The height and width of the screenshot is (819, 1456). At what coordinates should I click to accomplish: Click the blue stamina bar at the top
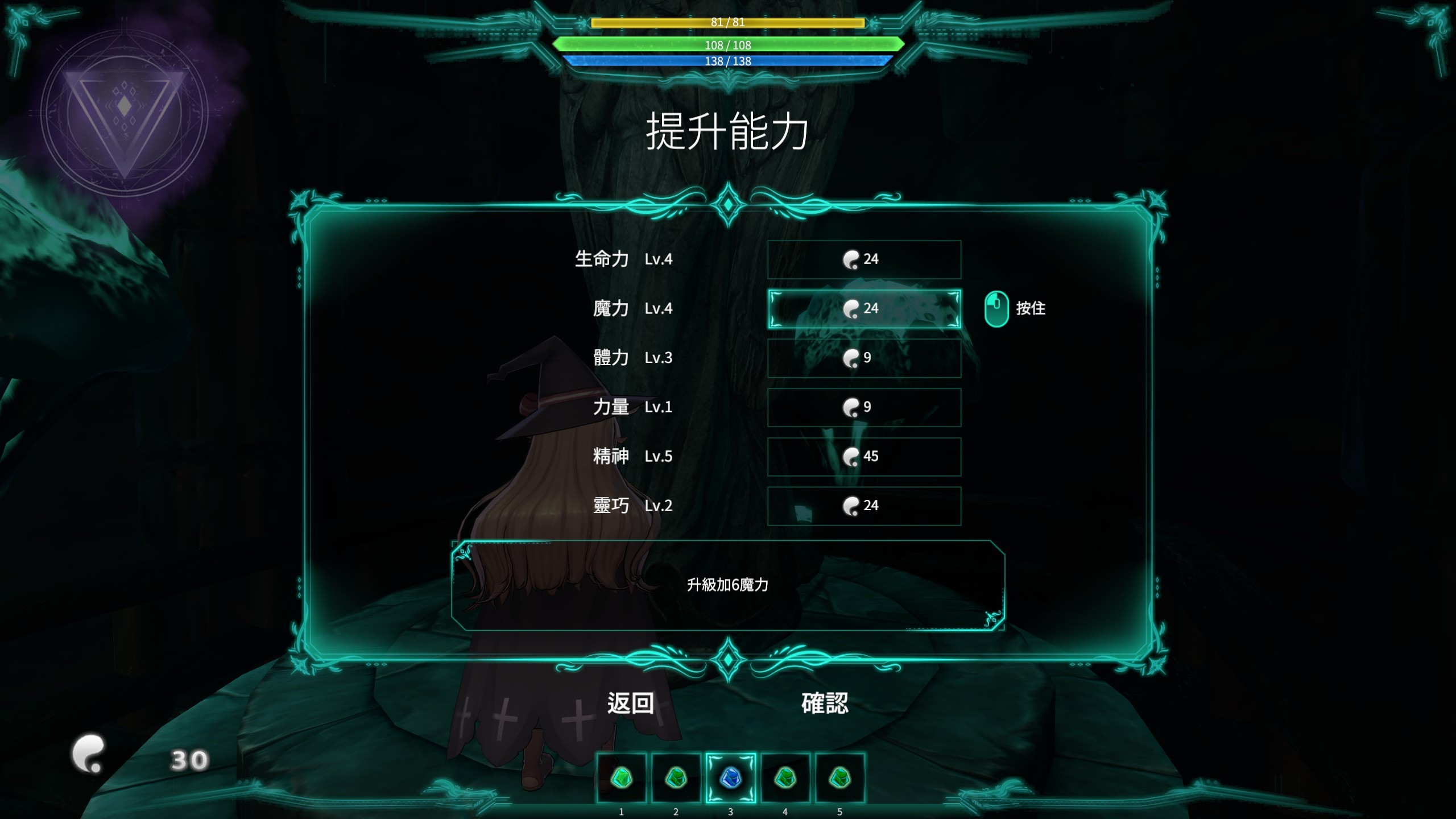pos(728,63)
